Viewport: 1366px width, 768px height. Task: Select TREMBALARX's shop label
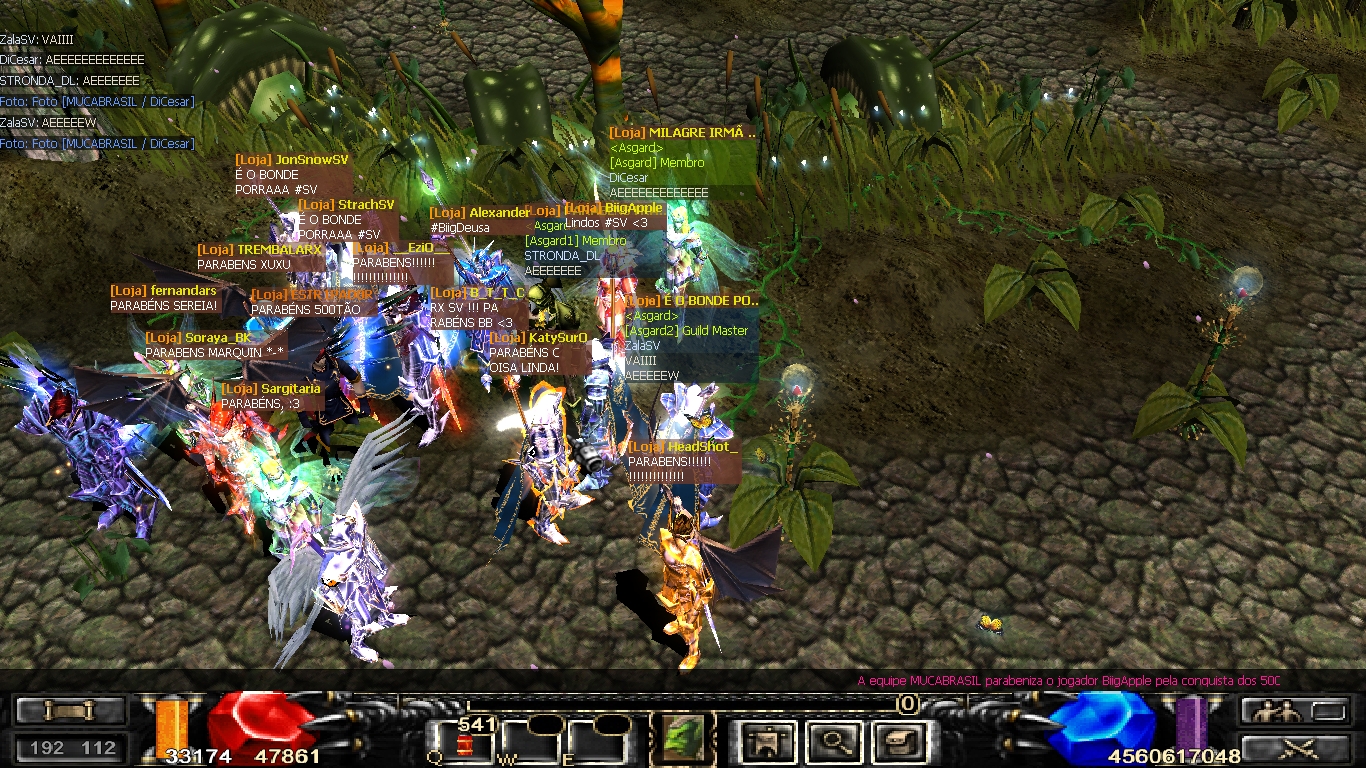[x=260, y=250]
